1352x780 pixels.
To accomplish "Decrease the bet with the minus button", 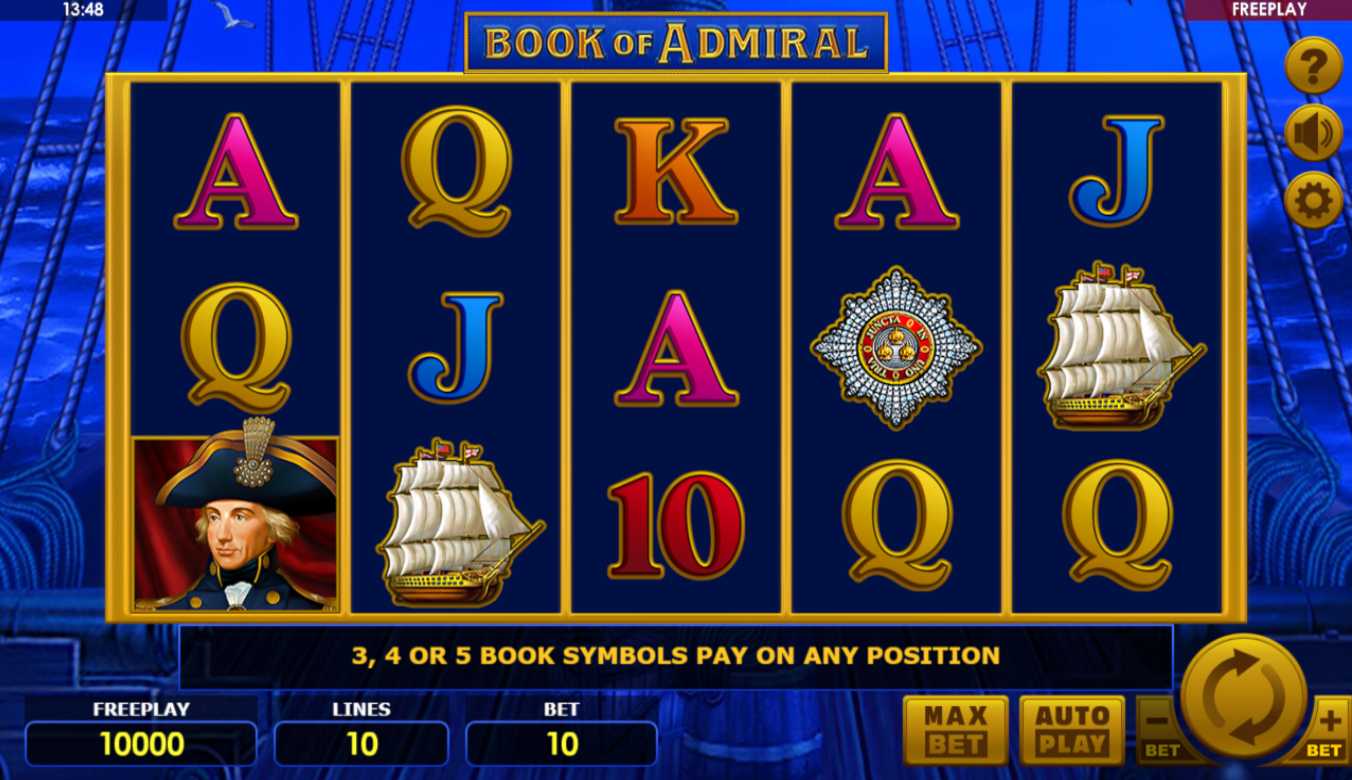I will pyautogui.click(x=1159, y=730).
